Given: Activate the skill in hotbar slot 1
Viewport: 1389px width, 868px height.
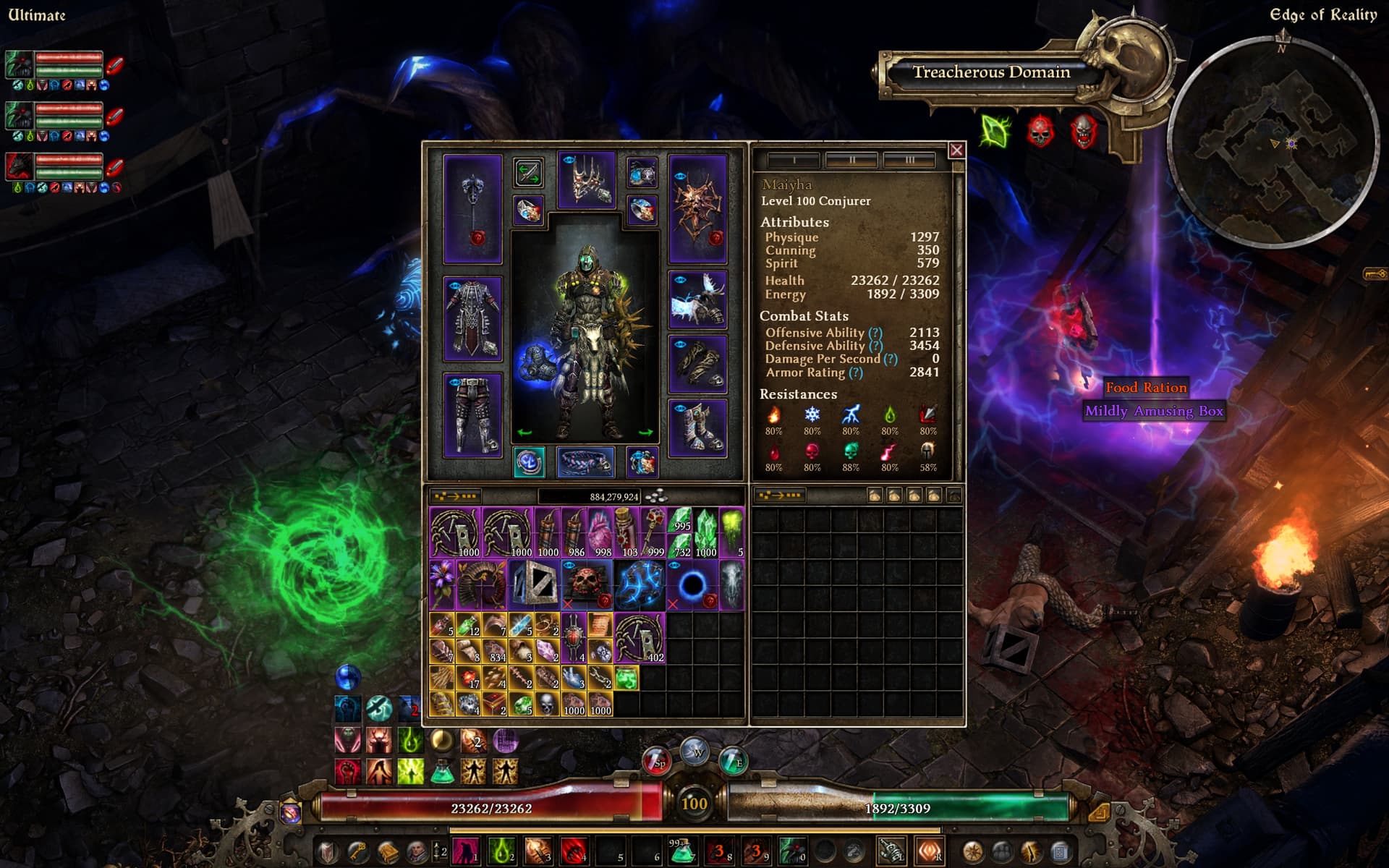Looking at the screenshot, I should [x=465, y=852].
